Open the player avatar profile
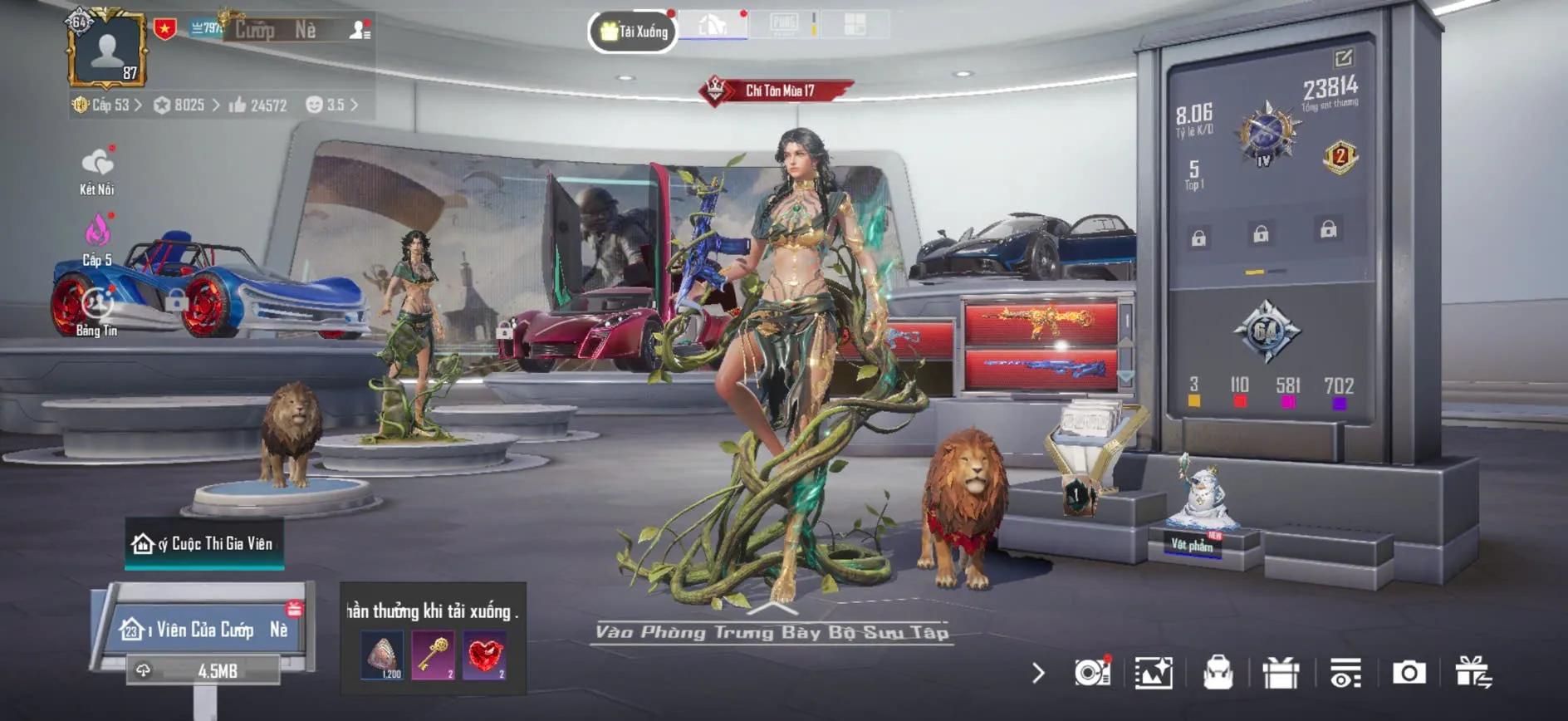Viewport: 1568px width, 721px height. (108, 50)
